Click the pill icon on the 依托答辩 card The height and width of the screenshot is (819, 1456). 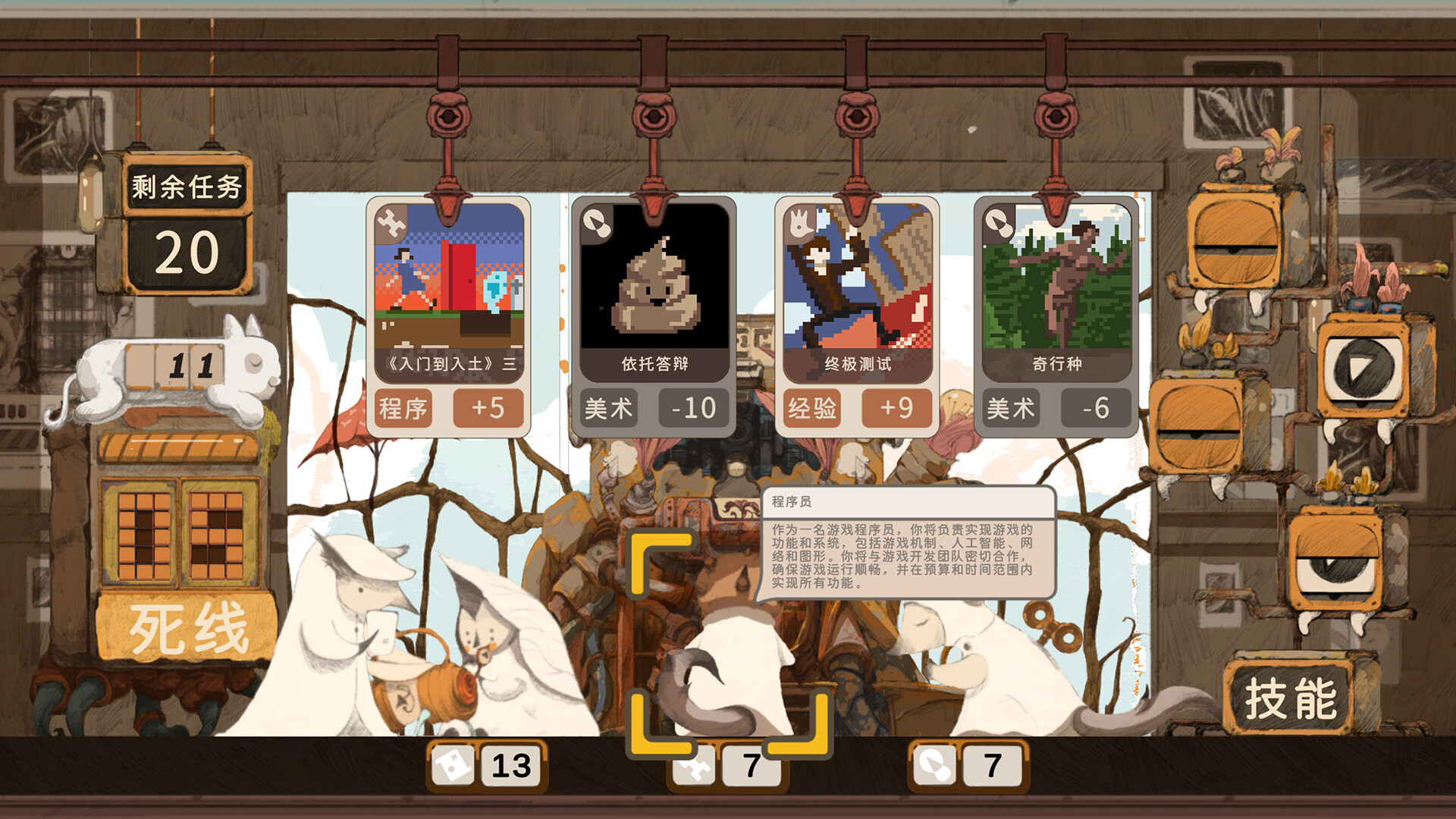click(x=598, y=224)
